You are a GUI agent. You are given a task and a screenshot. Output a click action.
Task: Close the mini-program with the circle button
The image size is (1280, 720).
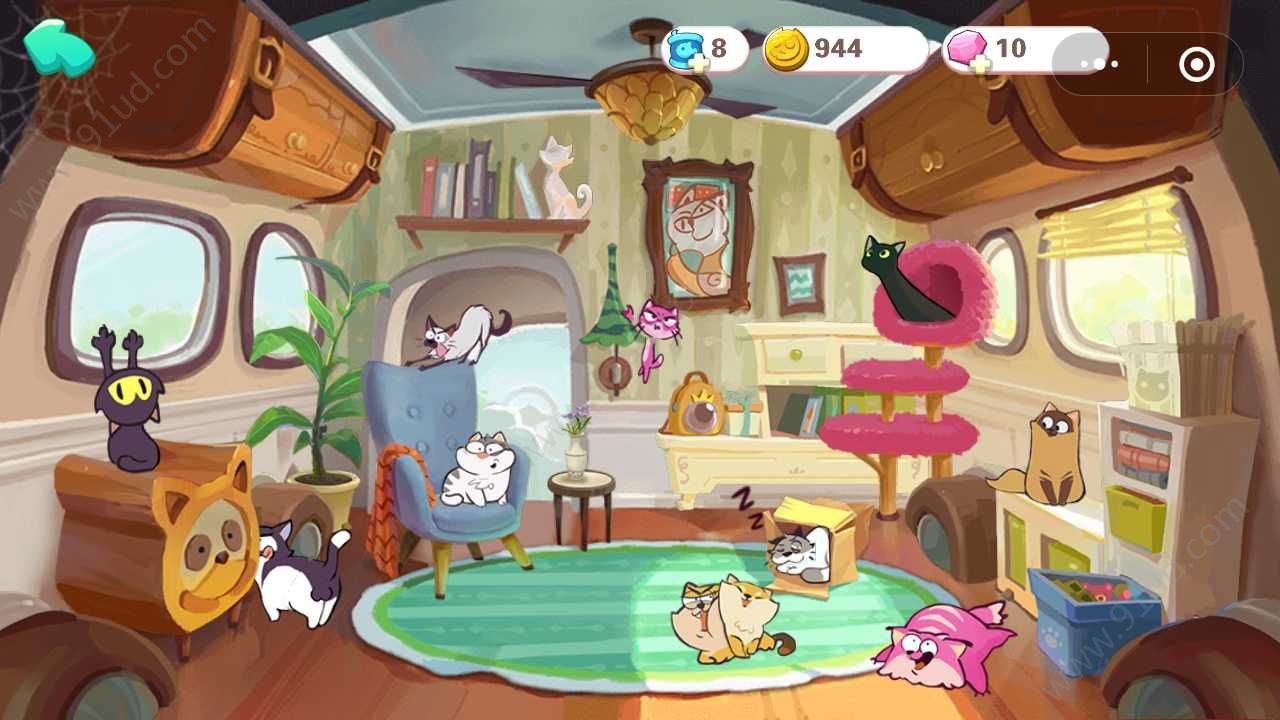coord(1196,65)
